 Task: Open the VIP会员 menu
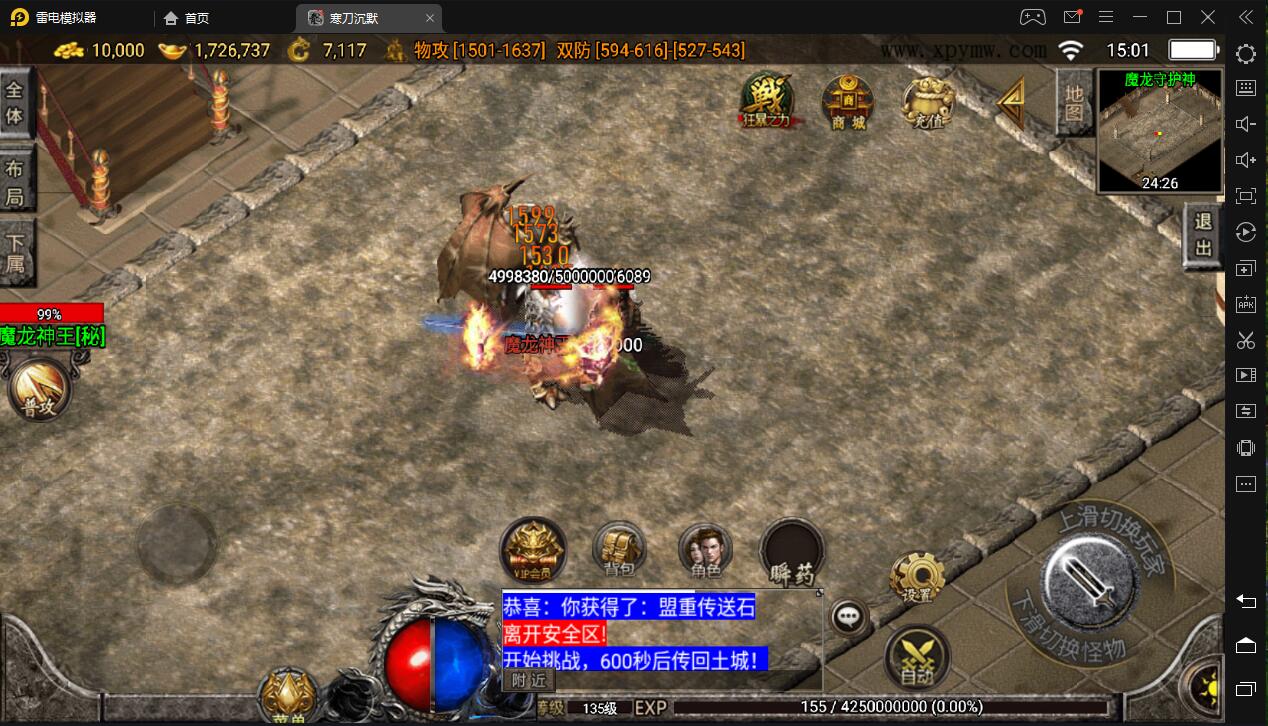point(534,549)
